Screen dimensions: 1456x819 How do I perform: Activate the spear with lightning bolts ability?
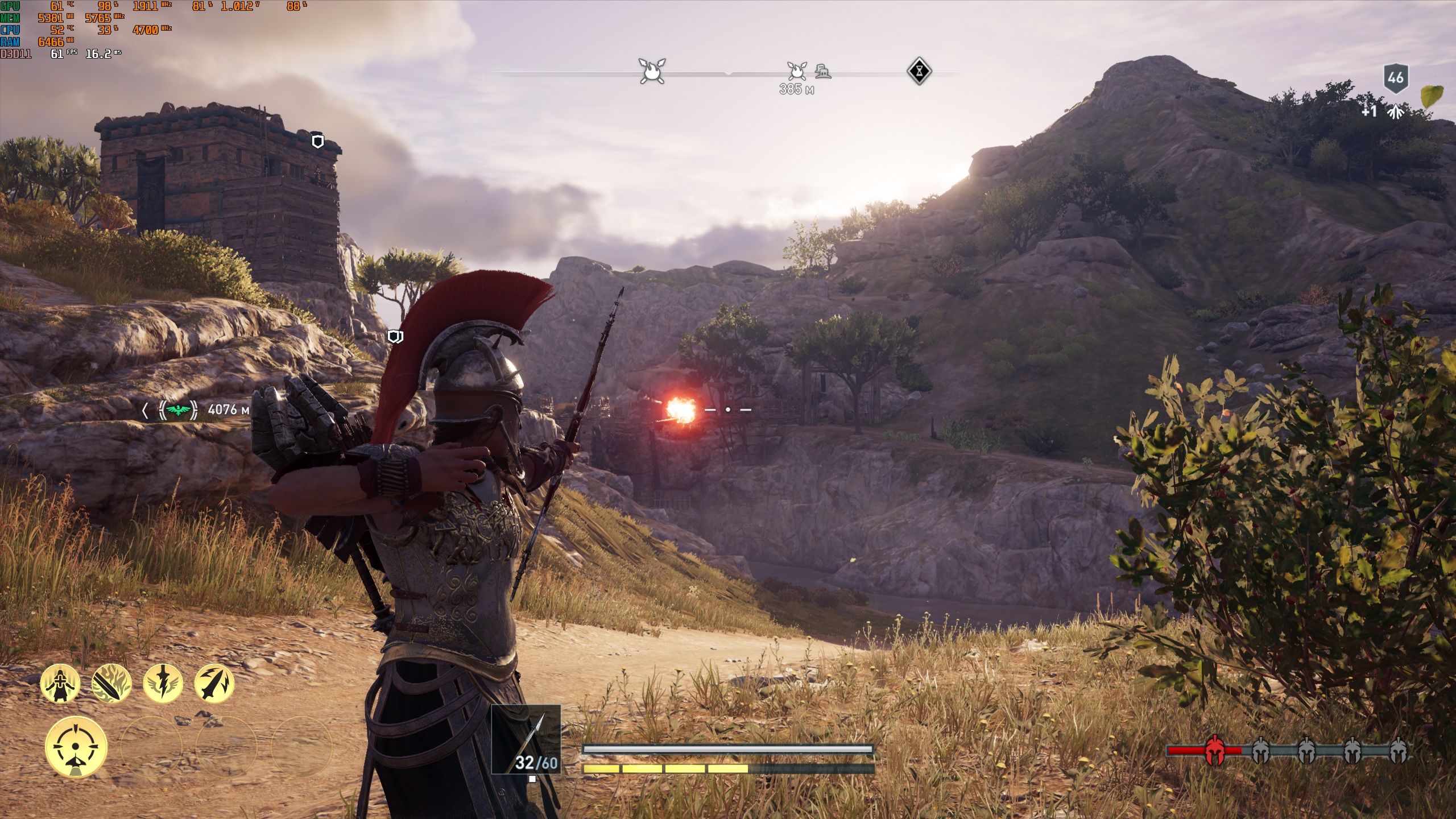coord(214,683)
